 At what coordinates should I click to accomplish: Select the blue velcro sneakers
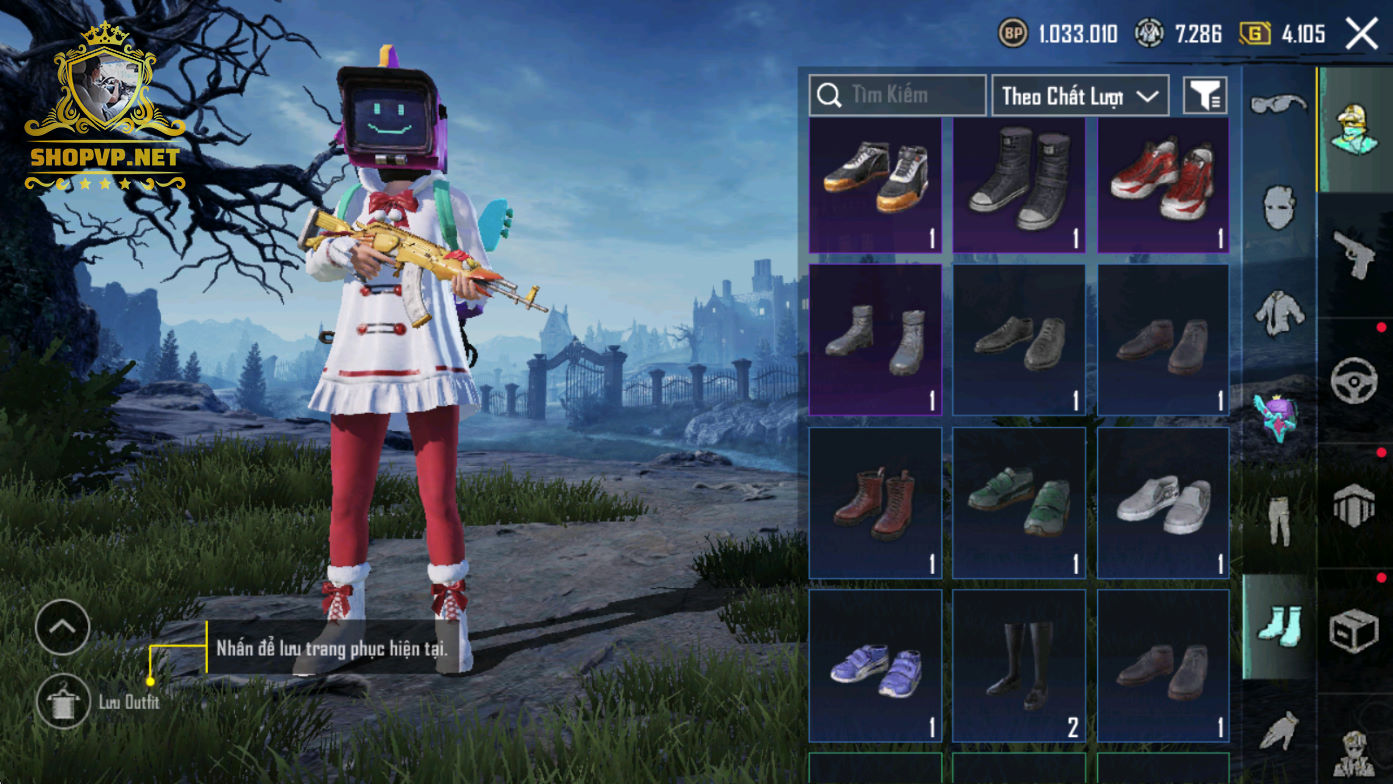click(x=875, y=666)
